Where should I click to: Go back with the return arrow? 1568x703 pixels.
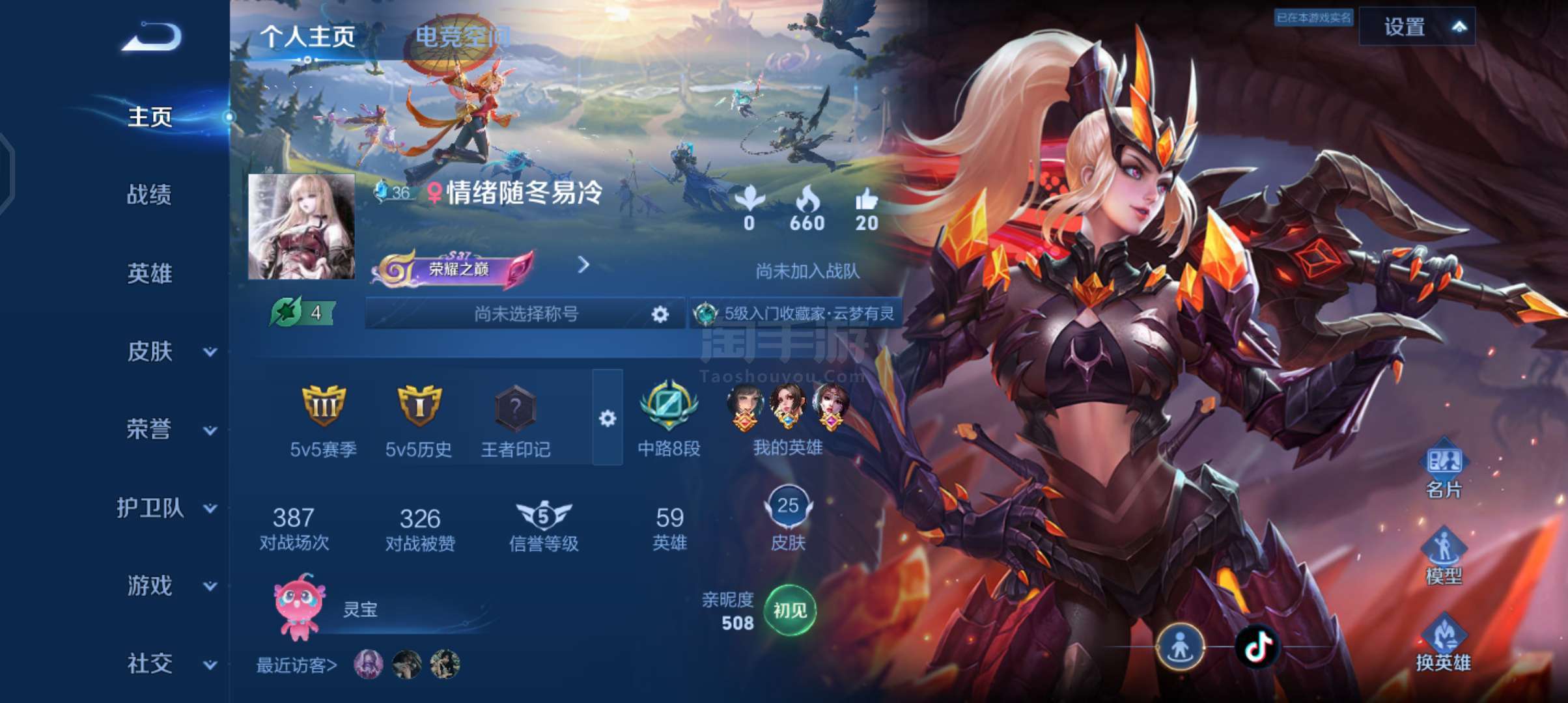click(x=152, y=36)
